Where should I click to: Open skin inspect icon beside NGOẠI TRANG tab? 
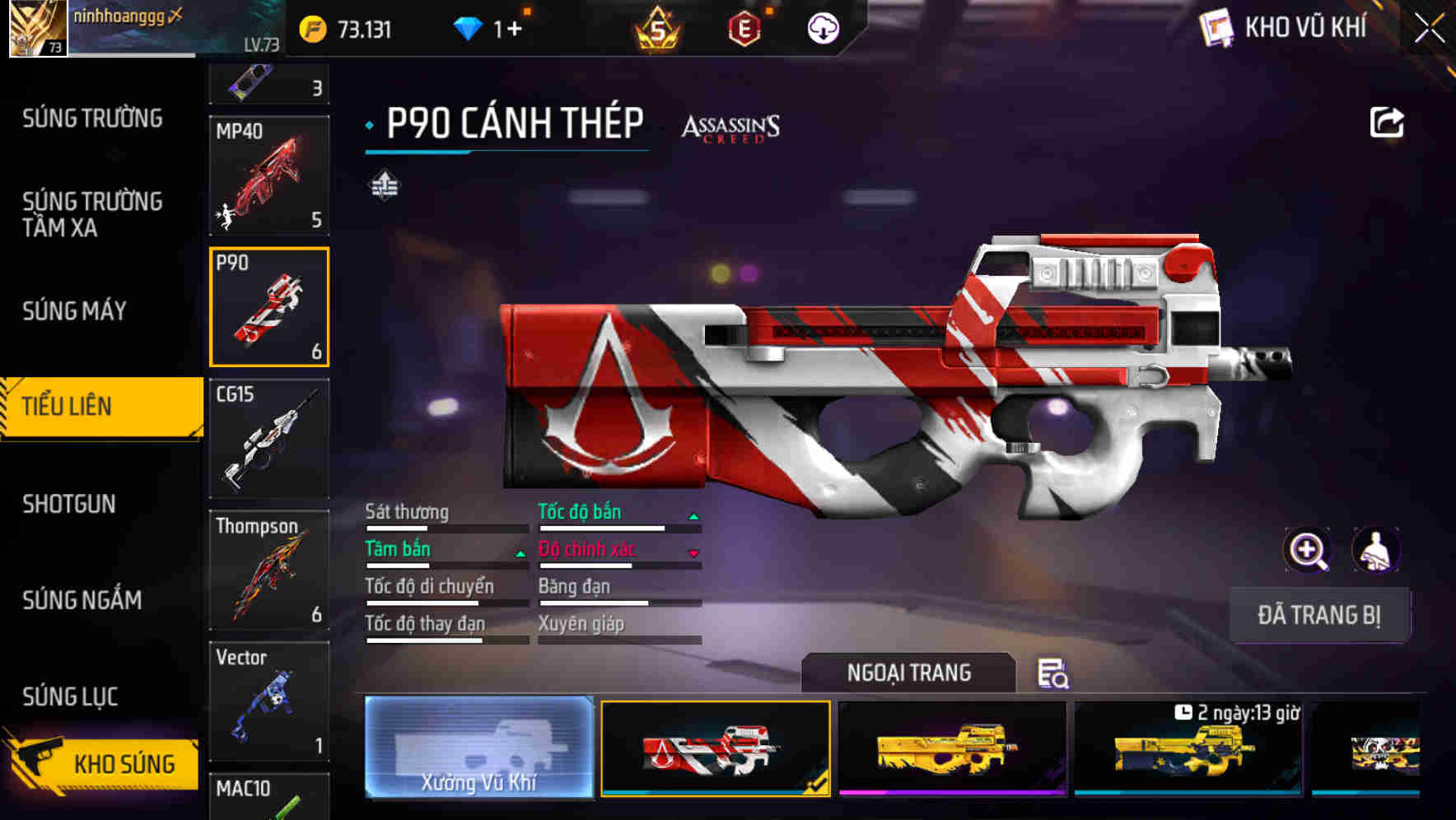point(1055,673)
